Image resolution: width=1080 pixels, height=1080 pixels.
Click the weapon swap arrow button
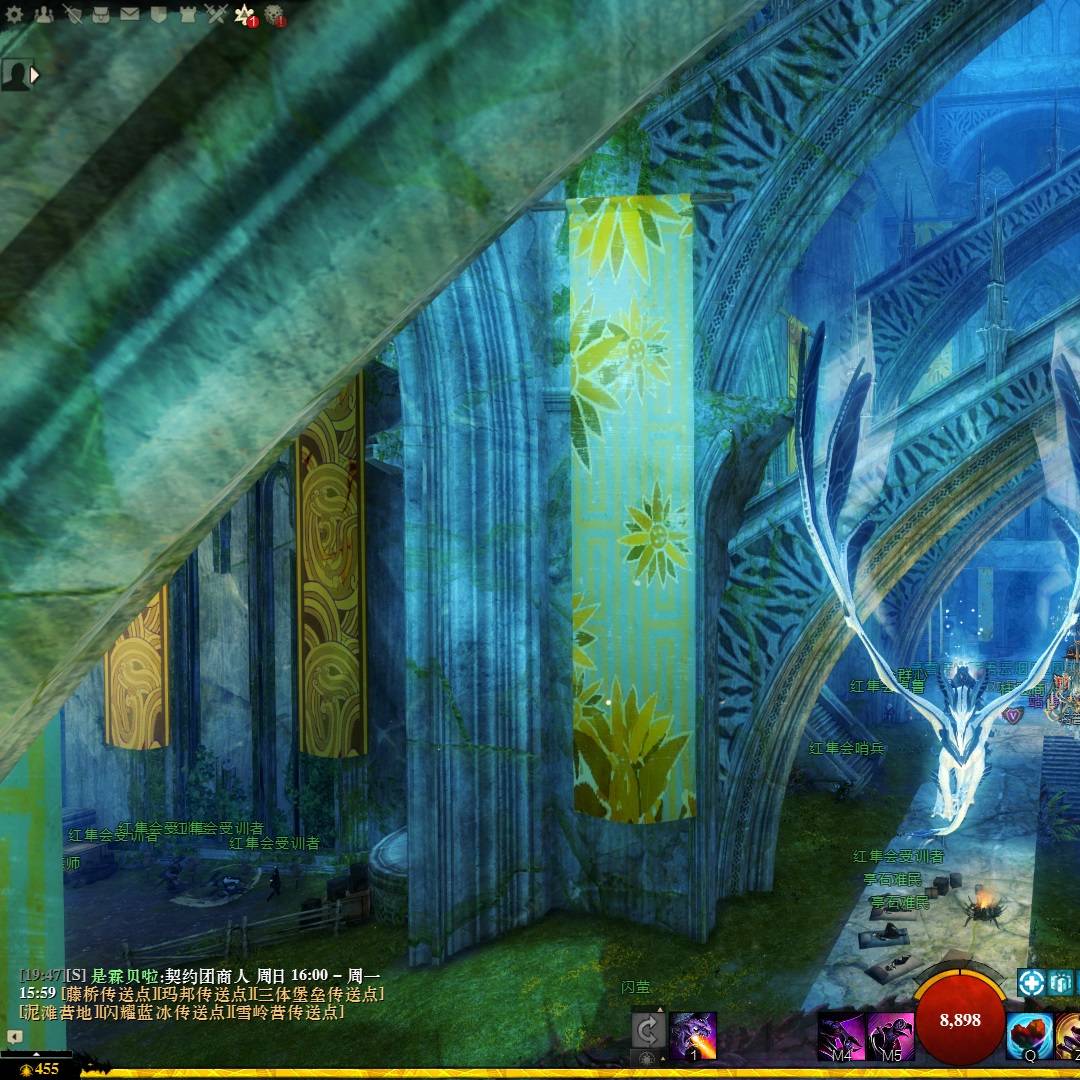(648, 1030)
